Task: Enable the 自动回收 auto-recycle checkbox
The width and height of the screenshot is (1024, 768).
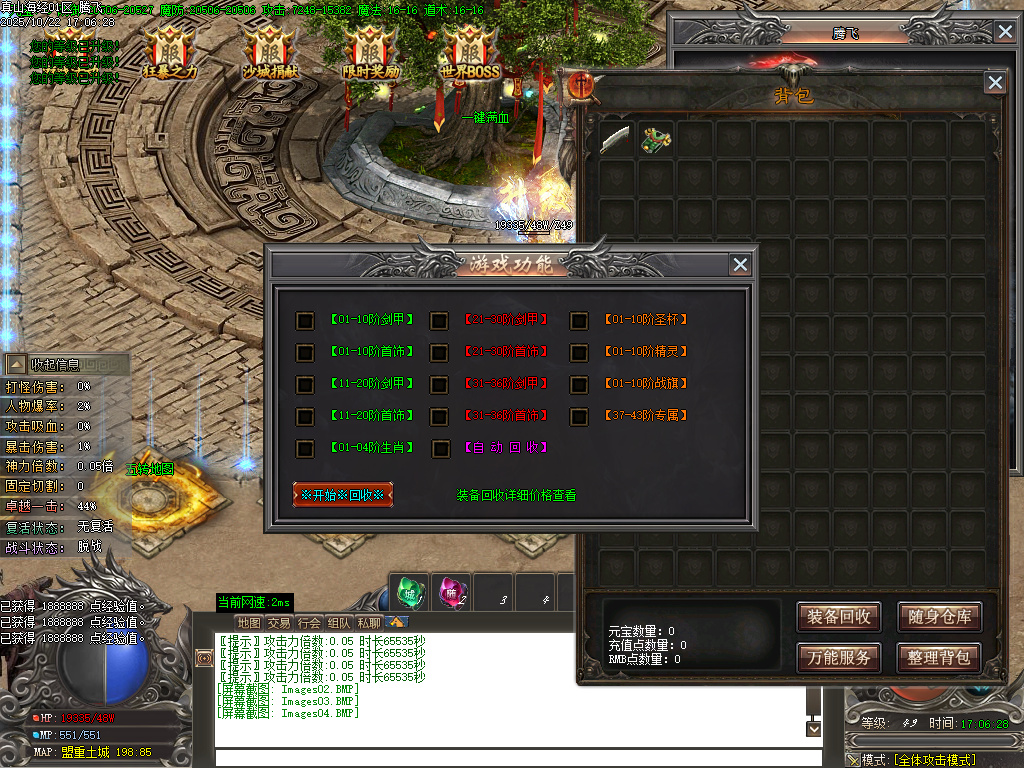Action: pyautogui.click(x=440, y=448)
